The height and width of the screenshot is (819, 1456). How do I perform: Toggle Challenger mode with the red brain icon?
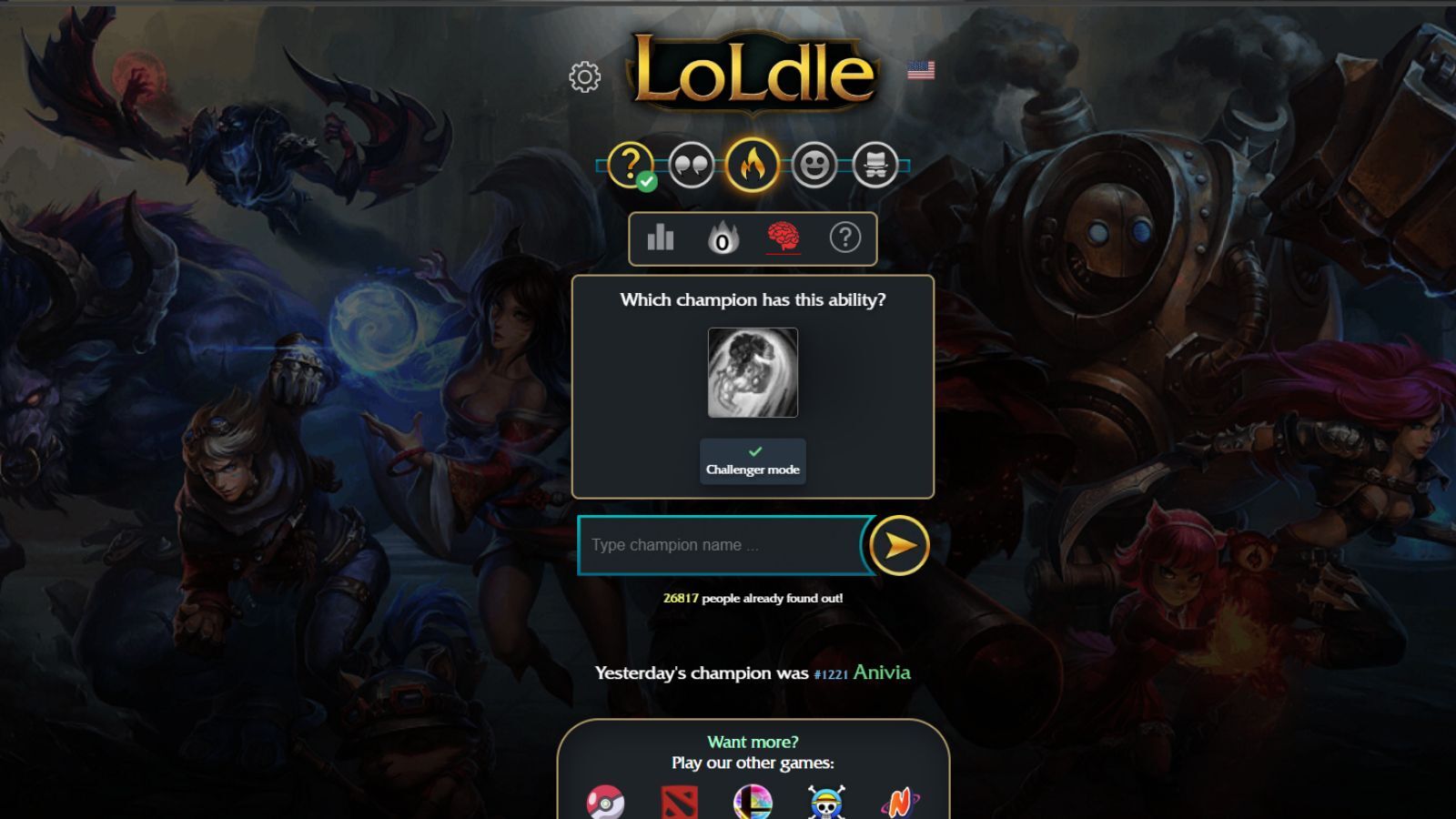(784, 238)
